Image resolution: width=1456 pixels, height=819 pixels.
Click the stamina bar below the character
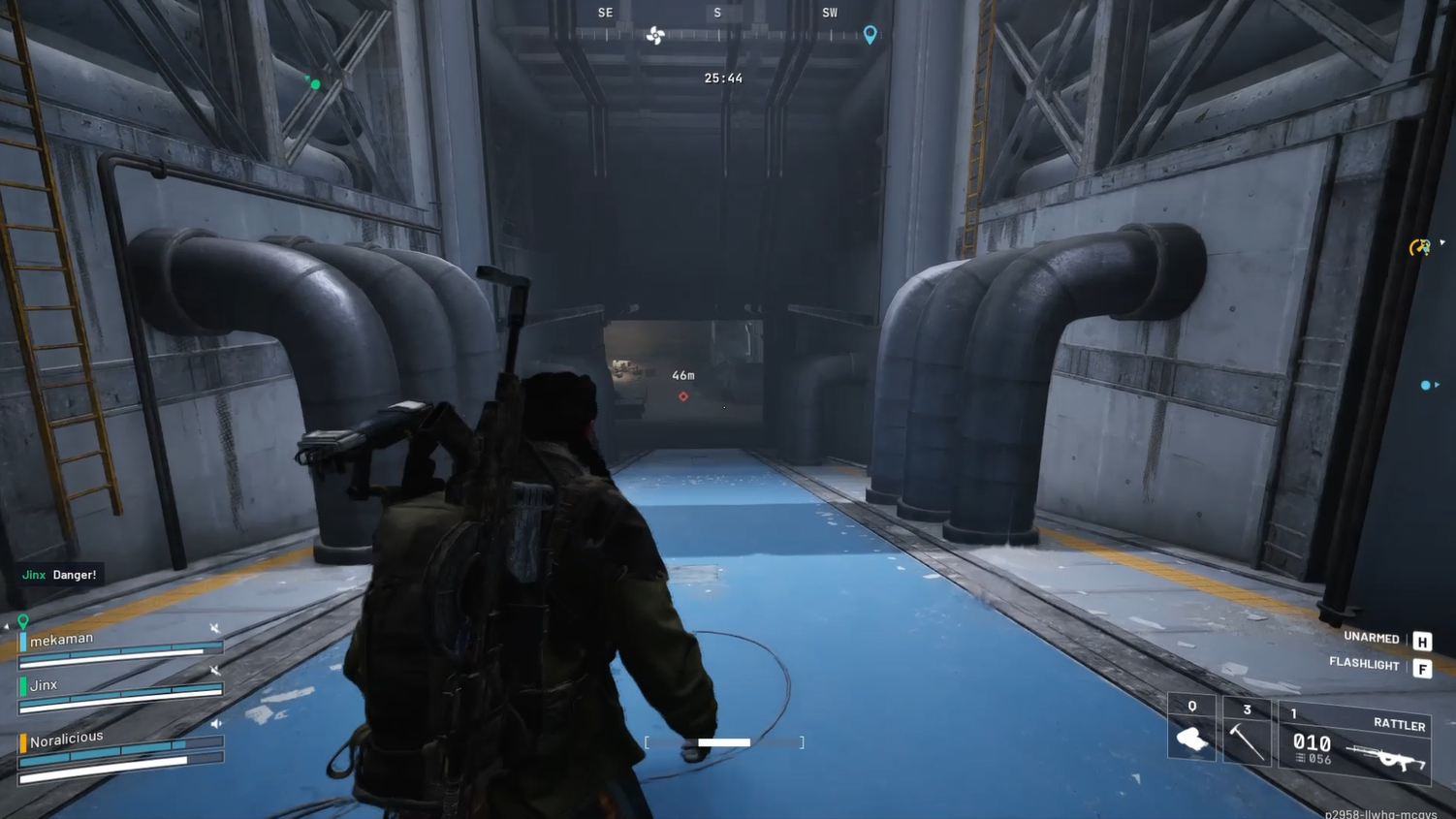(x=723, y=741)
